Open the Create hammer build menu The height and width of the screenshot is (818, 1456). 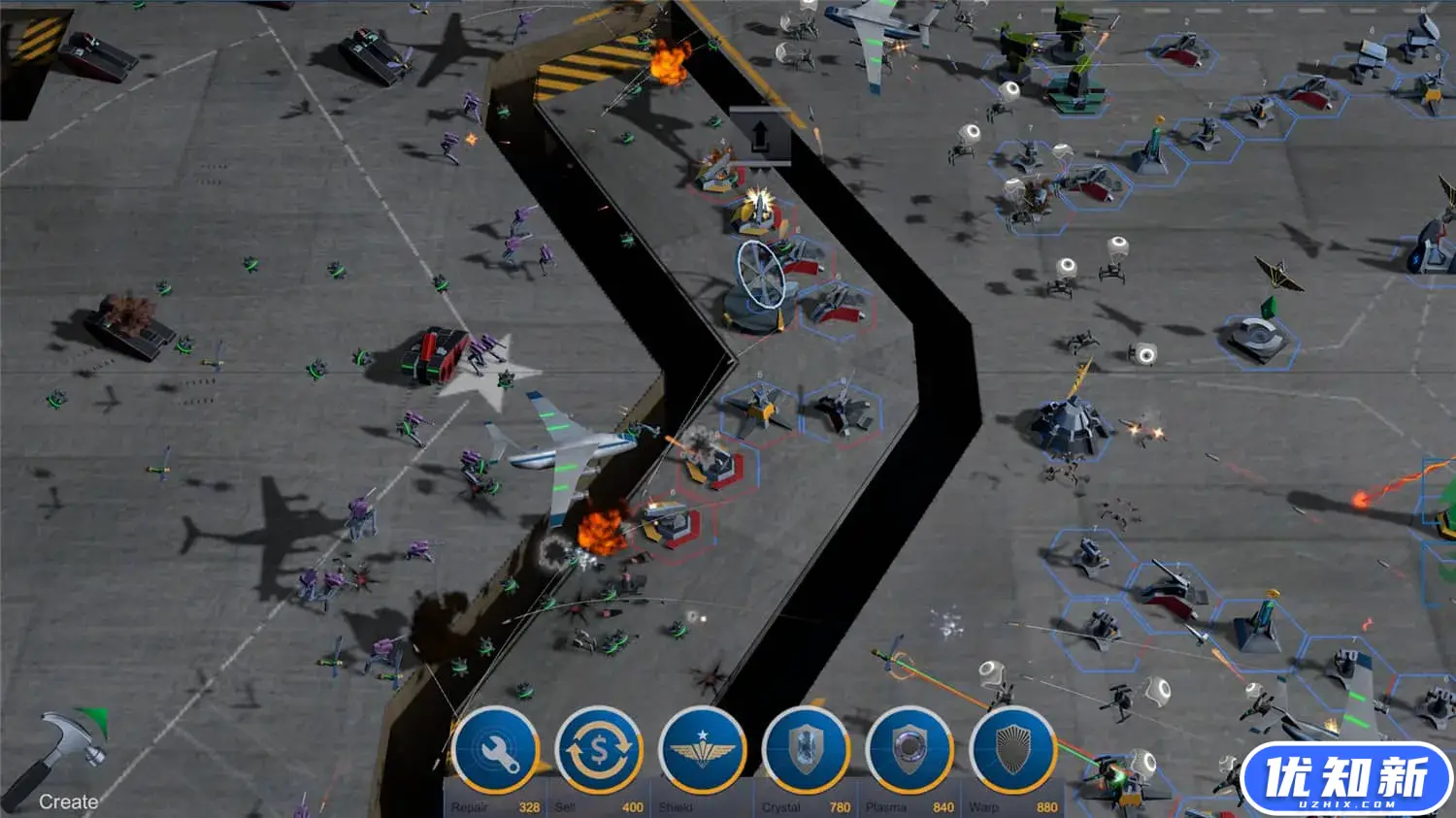pos(70,759)
